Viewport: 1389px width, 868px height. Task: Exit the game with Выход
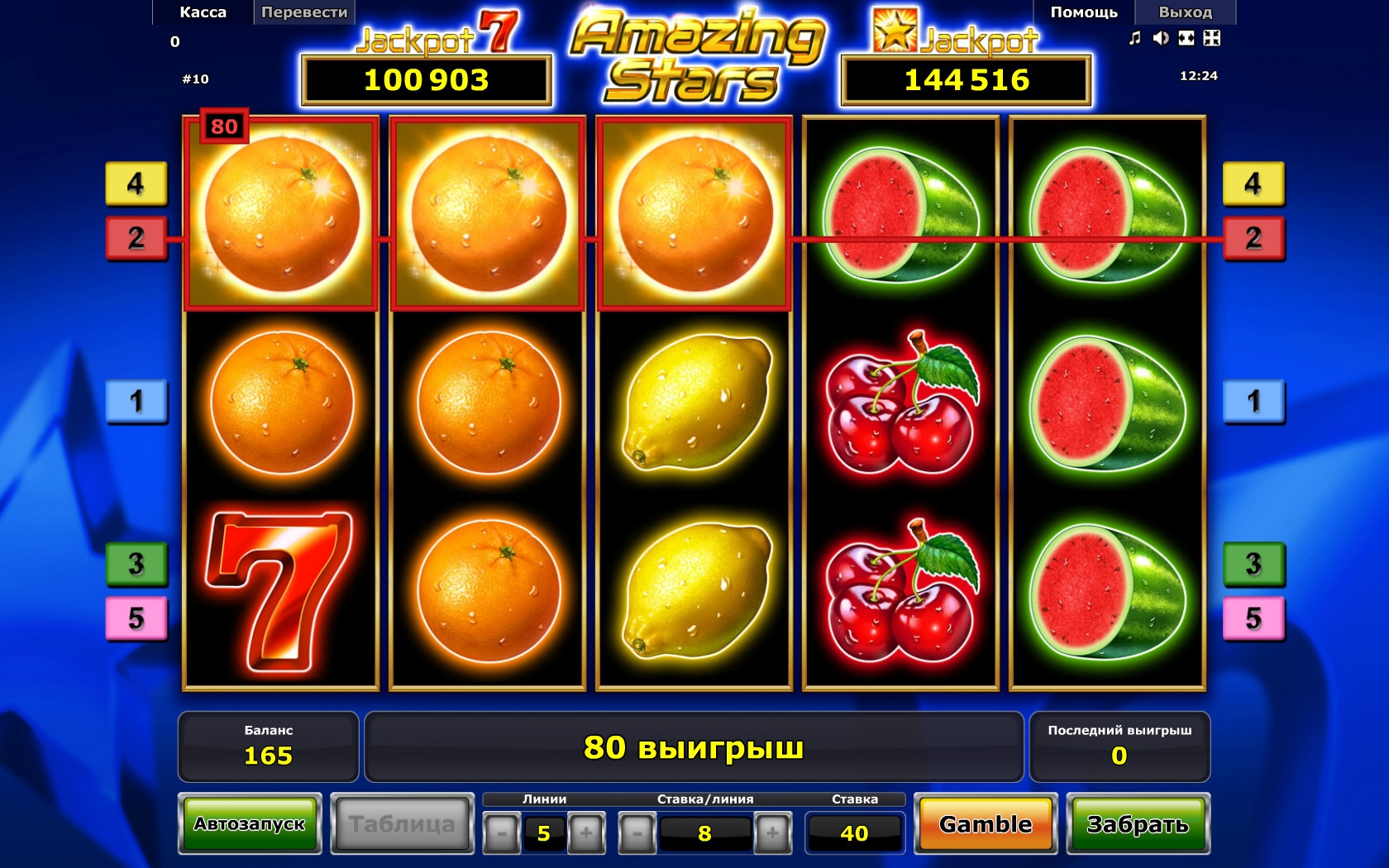(1185, 12)
